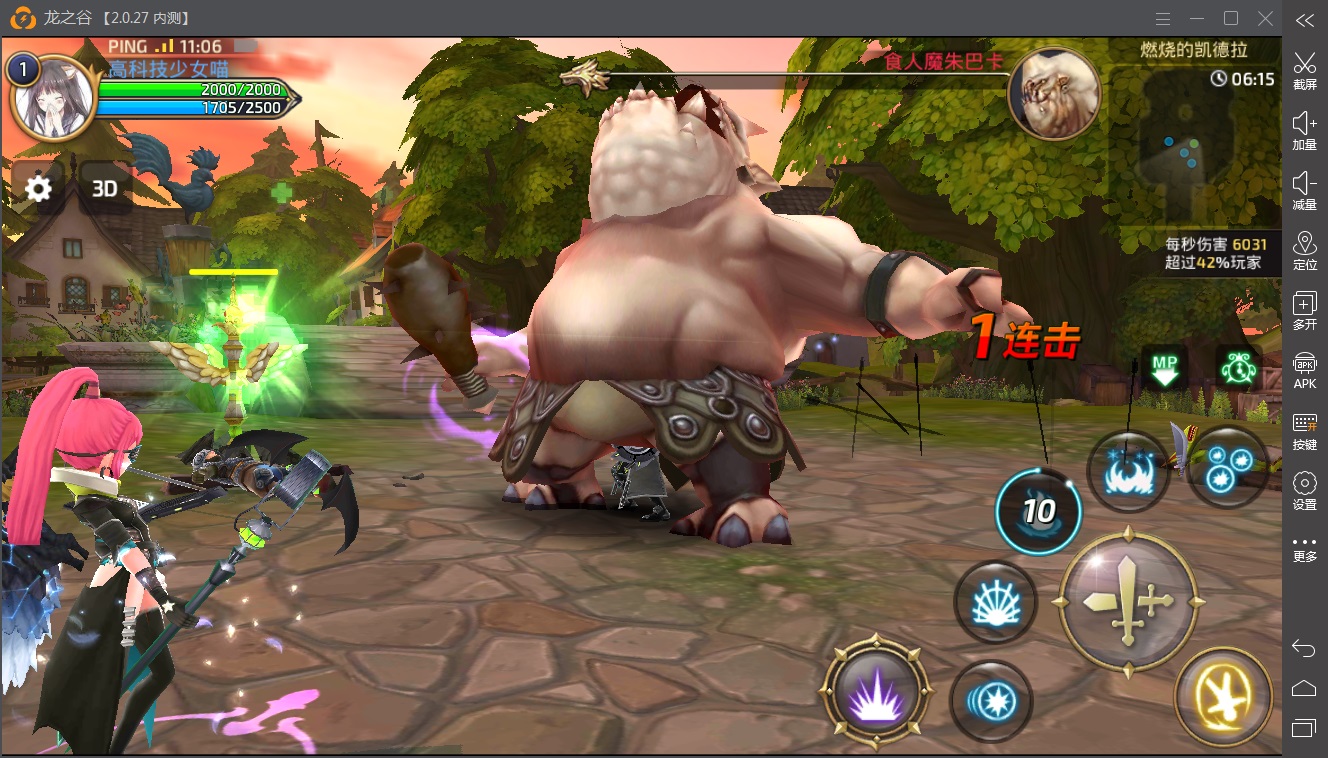The height and width of the screenshot is (758, 1328).
Task: Activate the blue flame burst skill
Action: coord(1129,472)
